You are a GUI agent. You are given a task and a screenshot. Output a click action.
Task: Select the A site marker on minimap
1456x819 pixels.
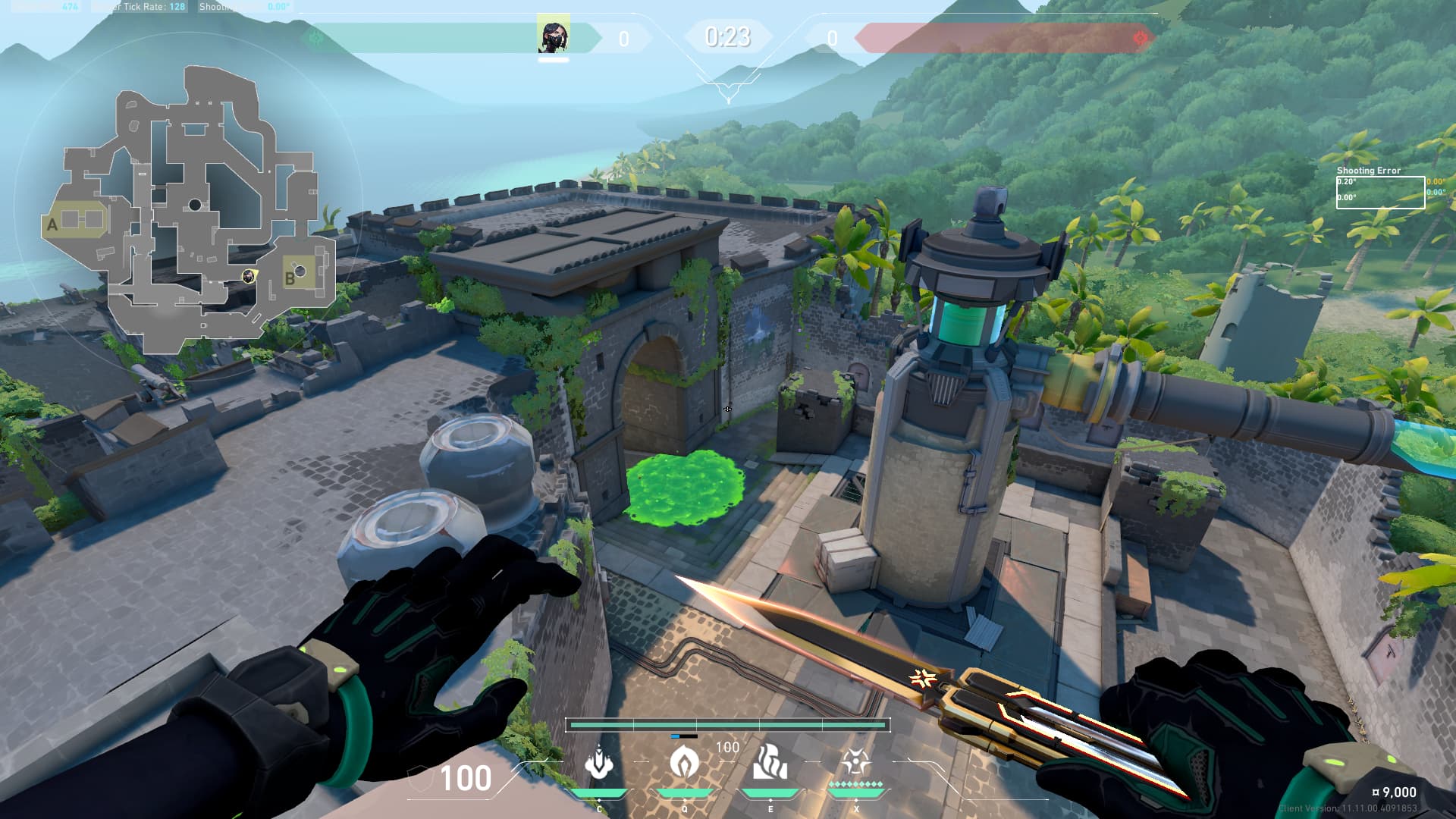[x=52, y=224]
